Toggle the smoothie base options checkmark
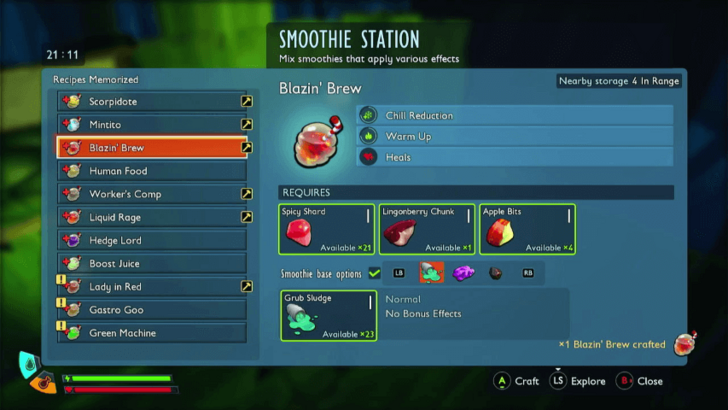This screenshot has height=410, width=728. 374,272
